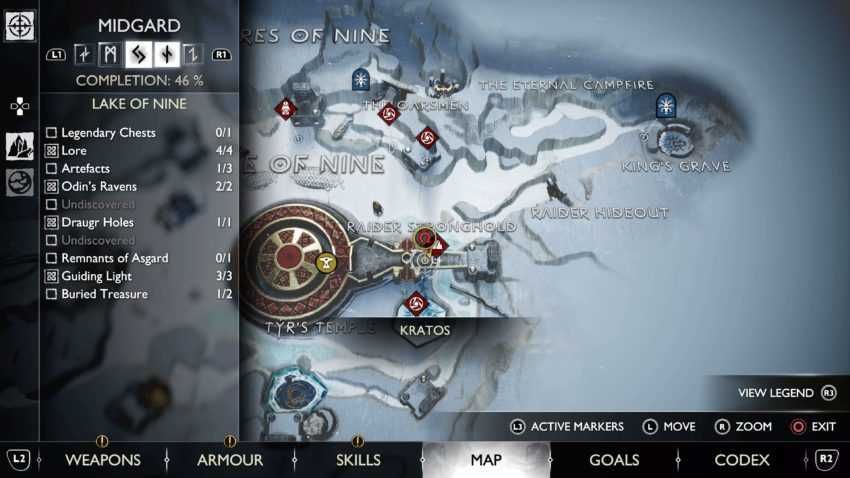Open the Armour tab
The height and width of the screenshot is (478, 850).
click(229, 460)
